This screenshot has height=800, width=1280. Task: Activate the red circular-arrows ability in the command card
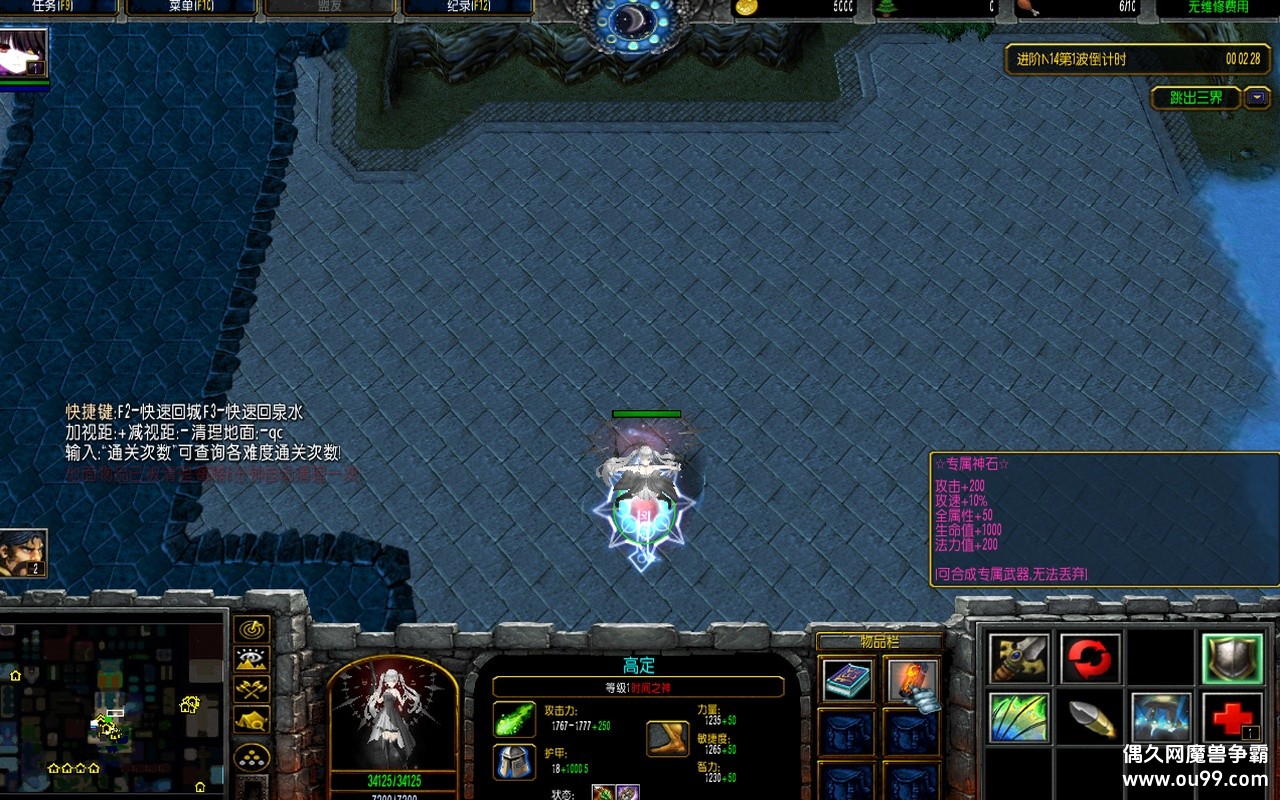click(x=1092, y=658)
